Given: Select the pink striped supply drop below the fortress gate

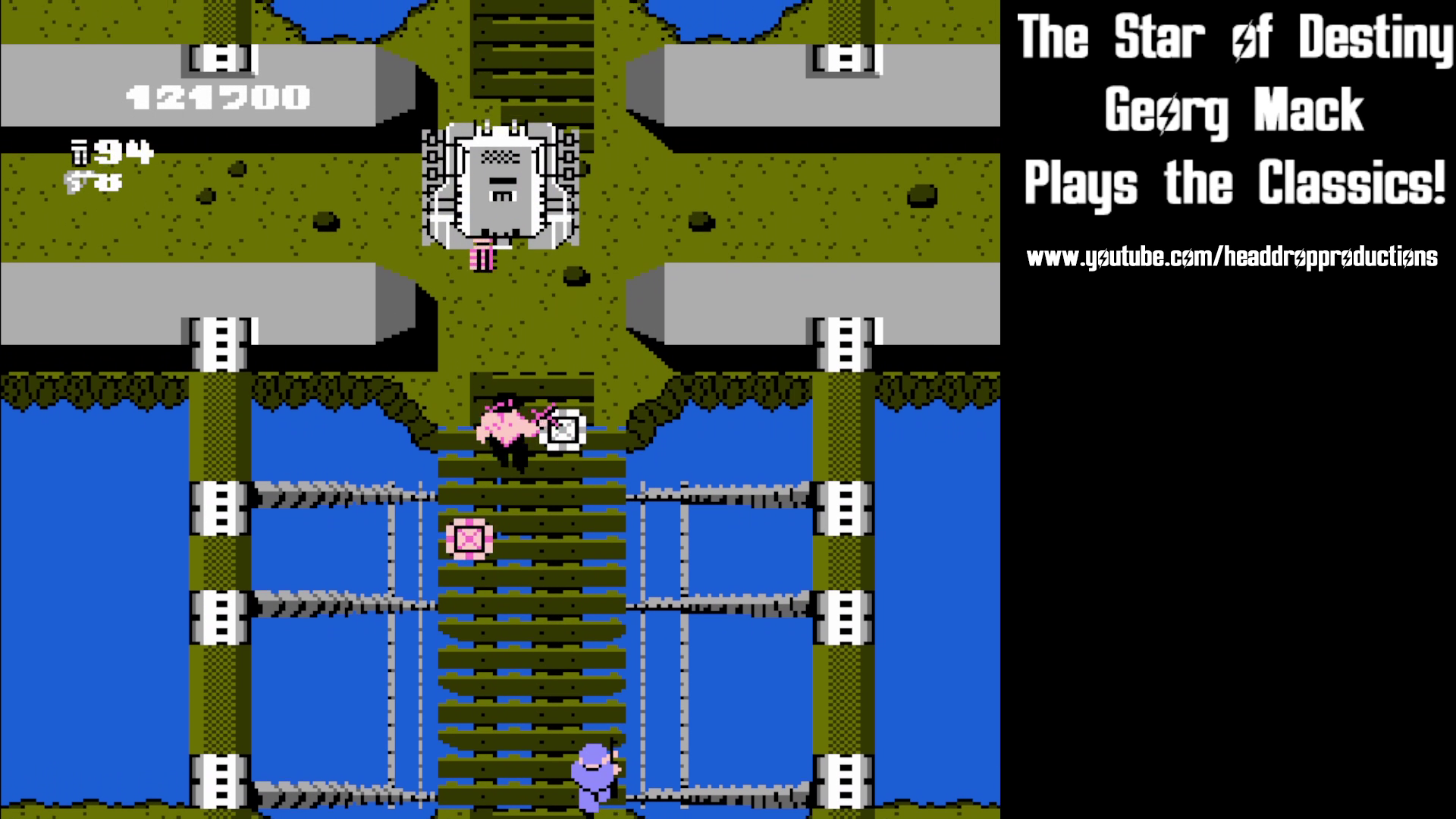Looking at the screenshot, I should 480,256.
